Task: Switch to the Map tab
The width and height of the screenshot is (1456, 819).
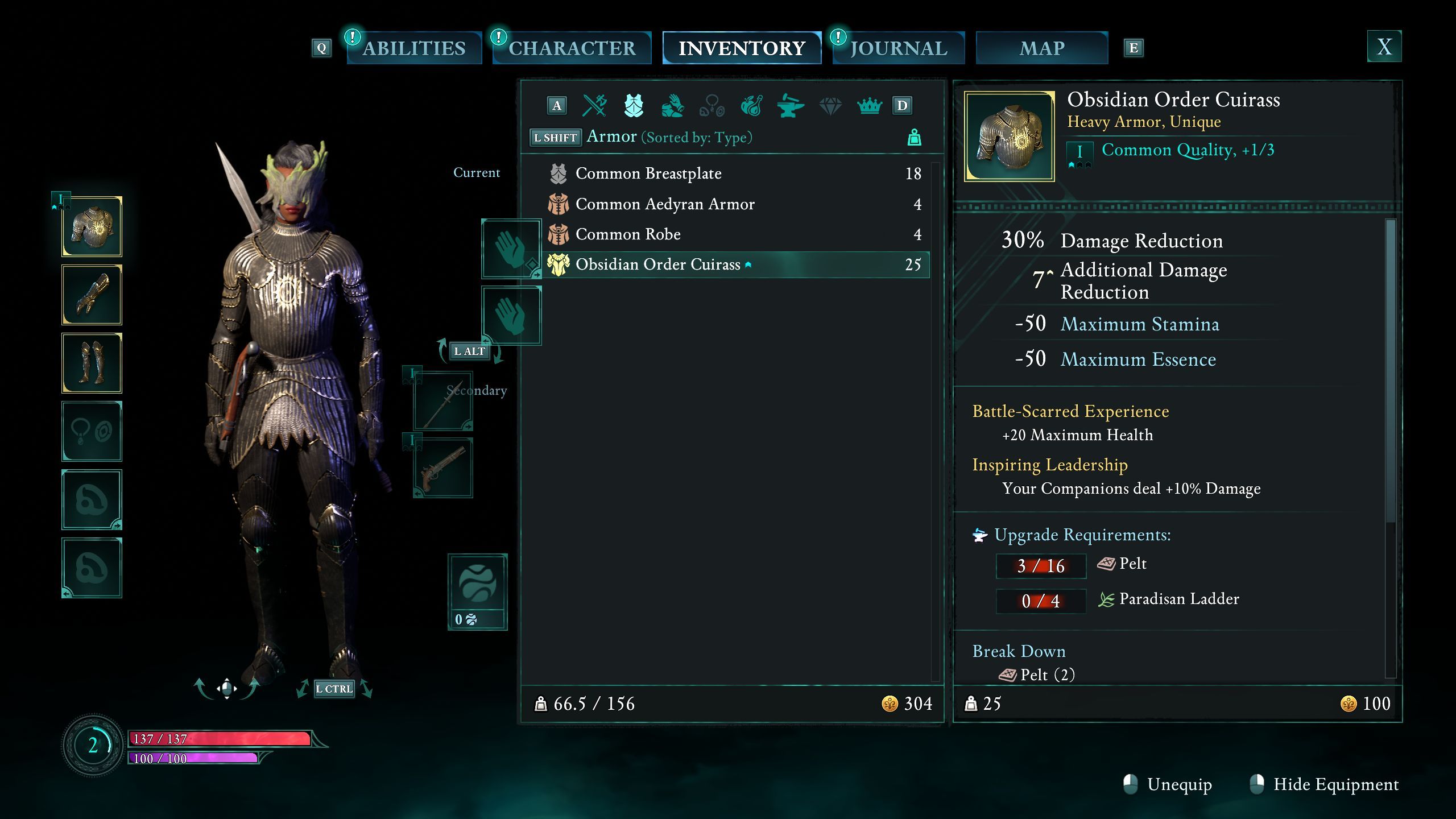Action: click(1041, 48)
